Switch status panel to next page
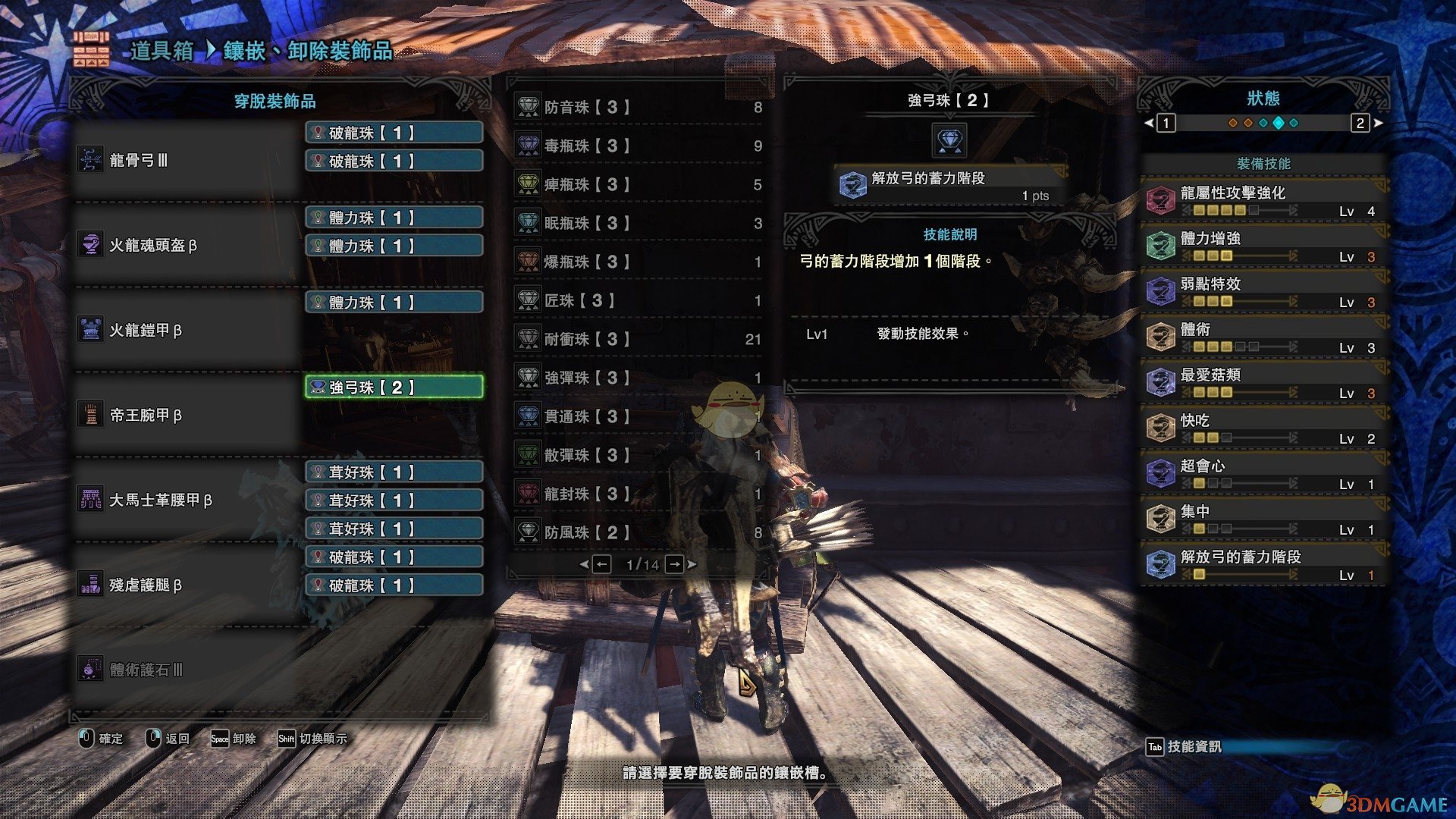This screenshot has width=1456, height=819. click(x=1360, y=123)
